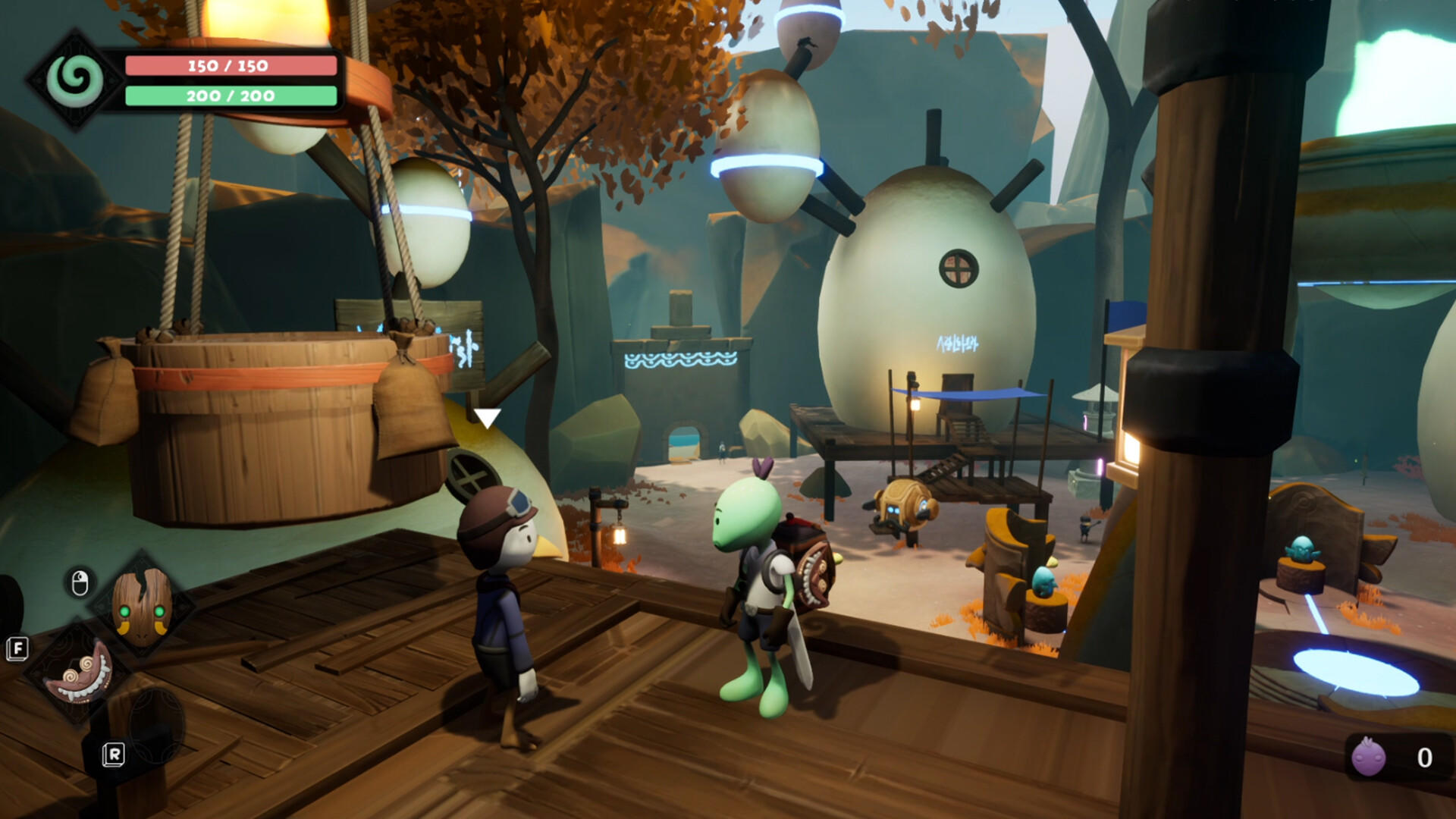Click the mouse button ability indicator
This screenshot has width=1456, height=819.
[x=80, y=584]
